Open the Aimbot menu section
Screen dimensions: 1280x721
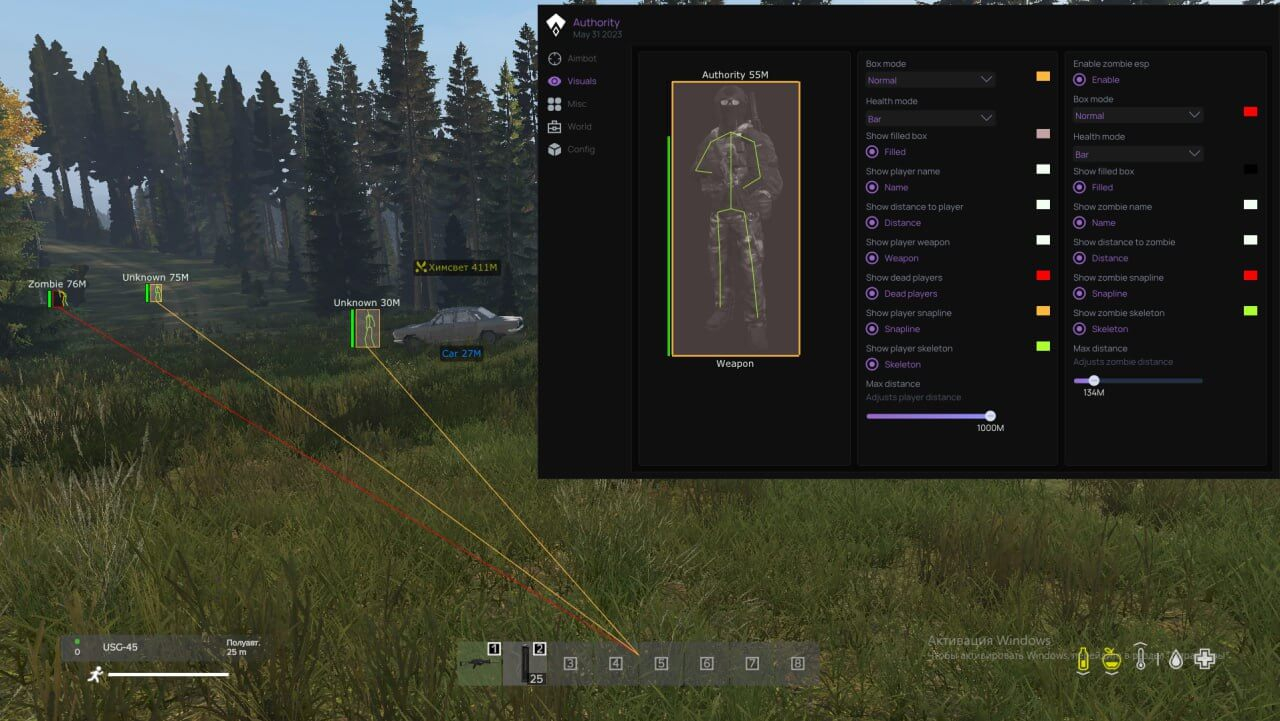point(580,58)
